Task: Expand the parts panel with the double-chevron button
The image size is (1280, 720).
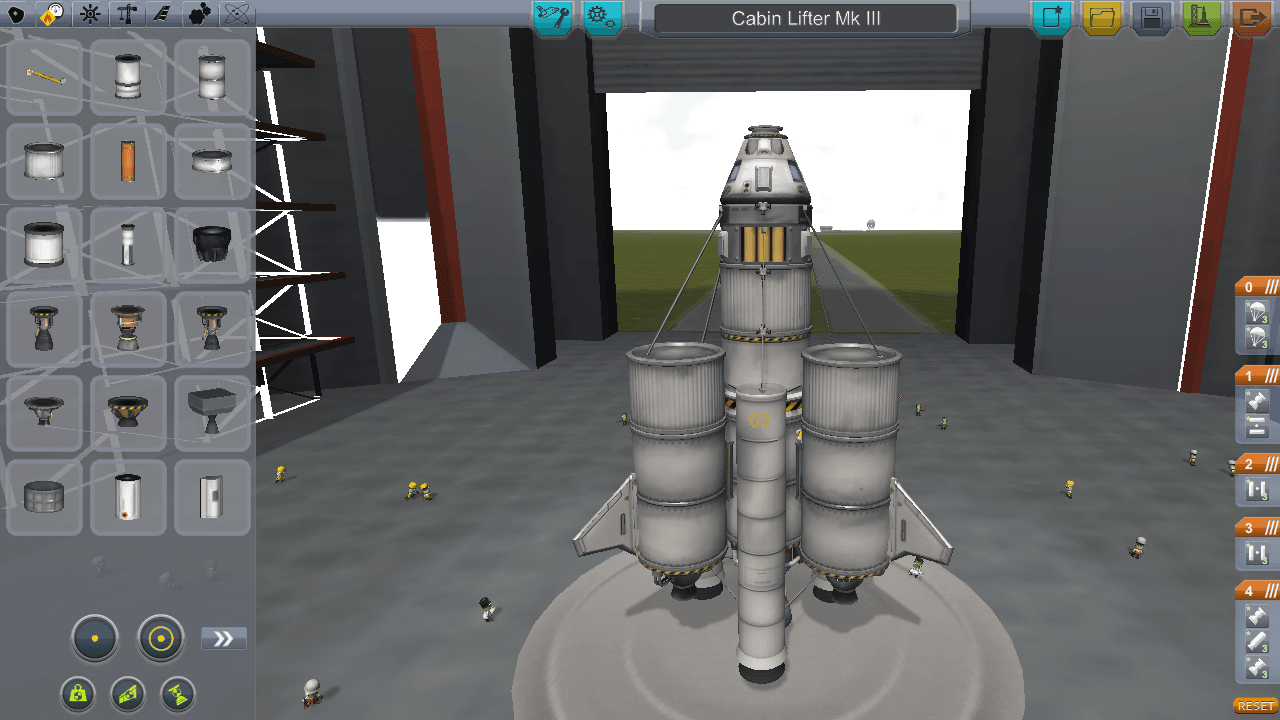Action: (224, 637)
